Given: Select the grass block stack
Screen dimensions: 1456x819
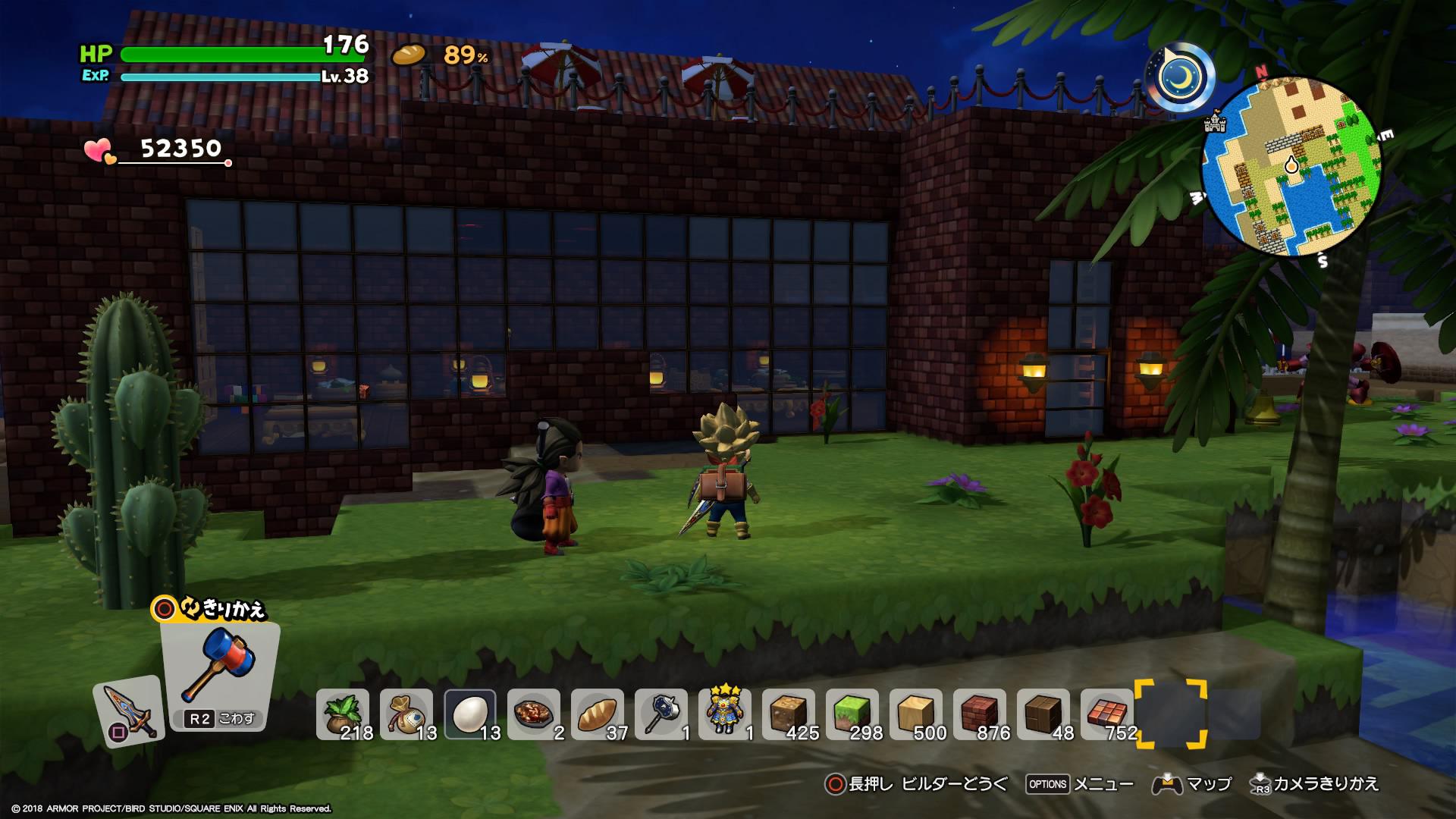Looking at the screenshot, I should tap(852, 714).
